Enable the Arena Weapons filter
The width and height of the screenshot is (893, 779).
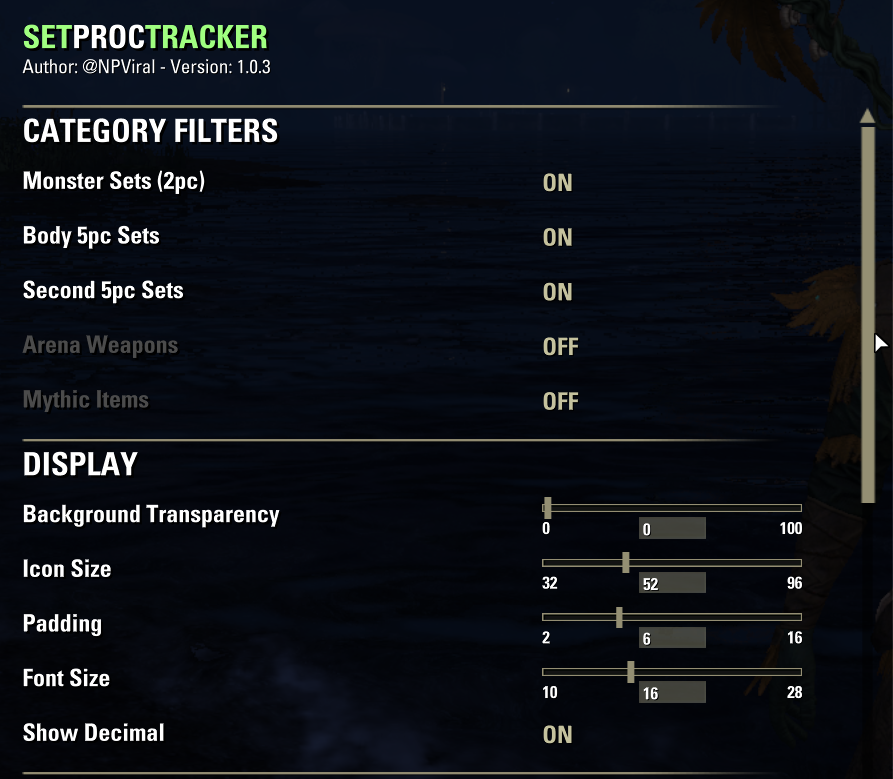(x=560, y=347)
